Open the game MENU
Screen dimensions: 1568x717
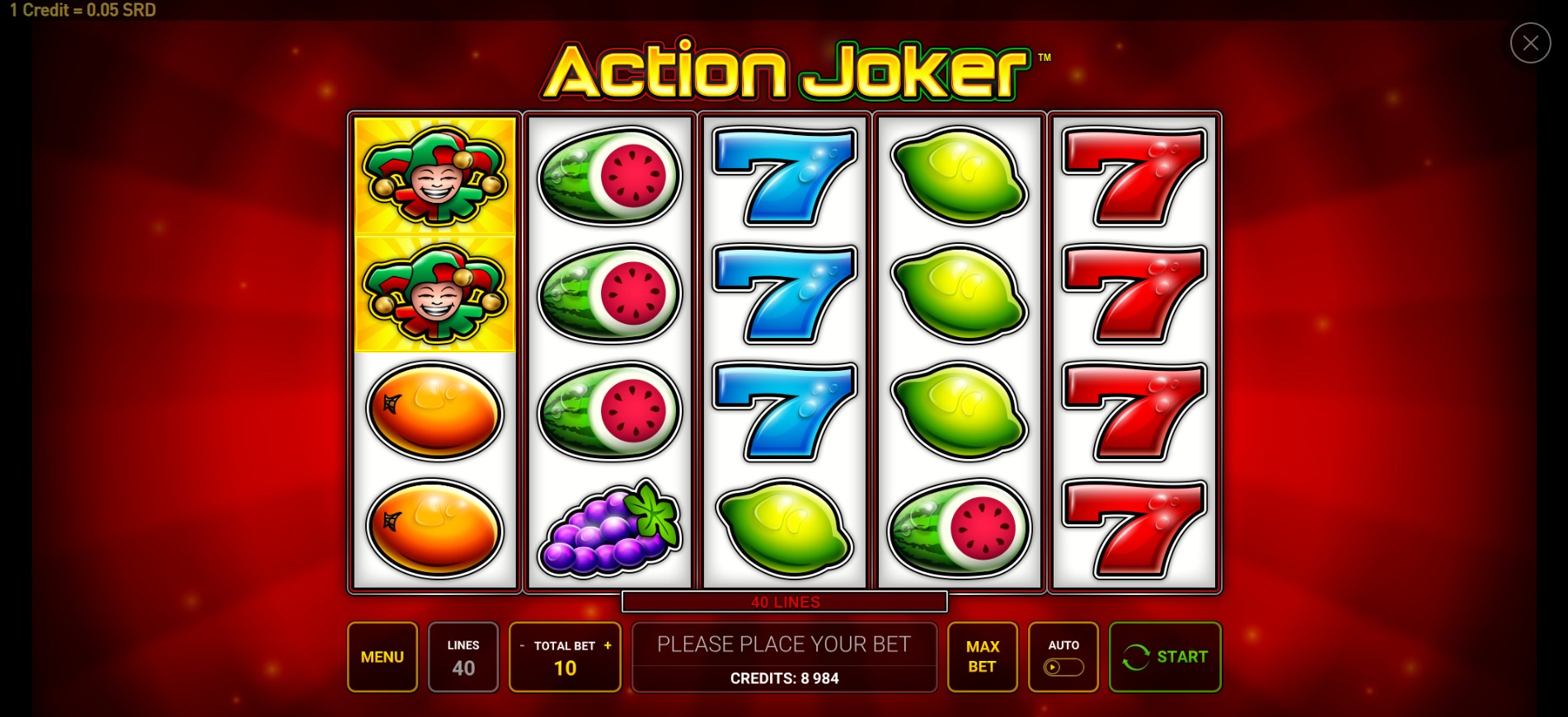coord(382,657)
